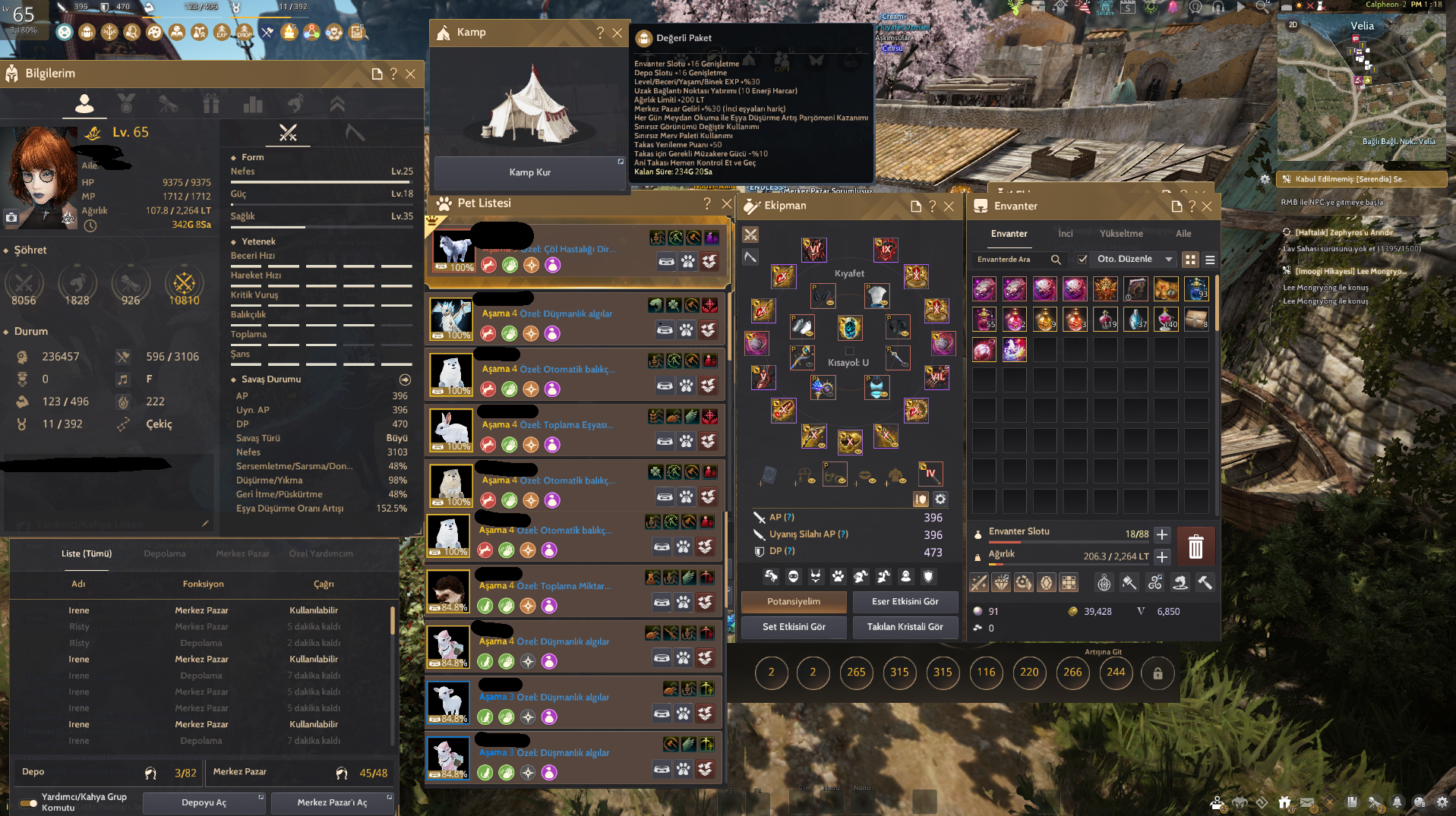Click the dye brush icon in inventory toolbar
The height and width of the screenshot is (816, 1456).
1129,583
